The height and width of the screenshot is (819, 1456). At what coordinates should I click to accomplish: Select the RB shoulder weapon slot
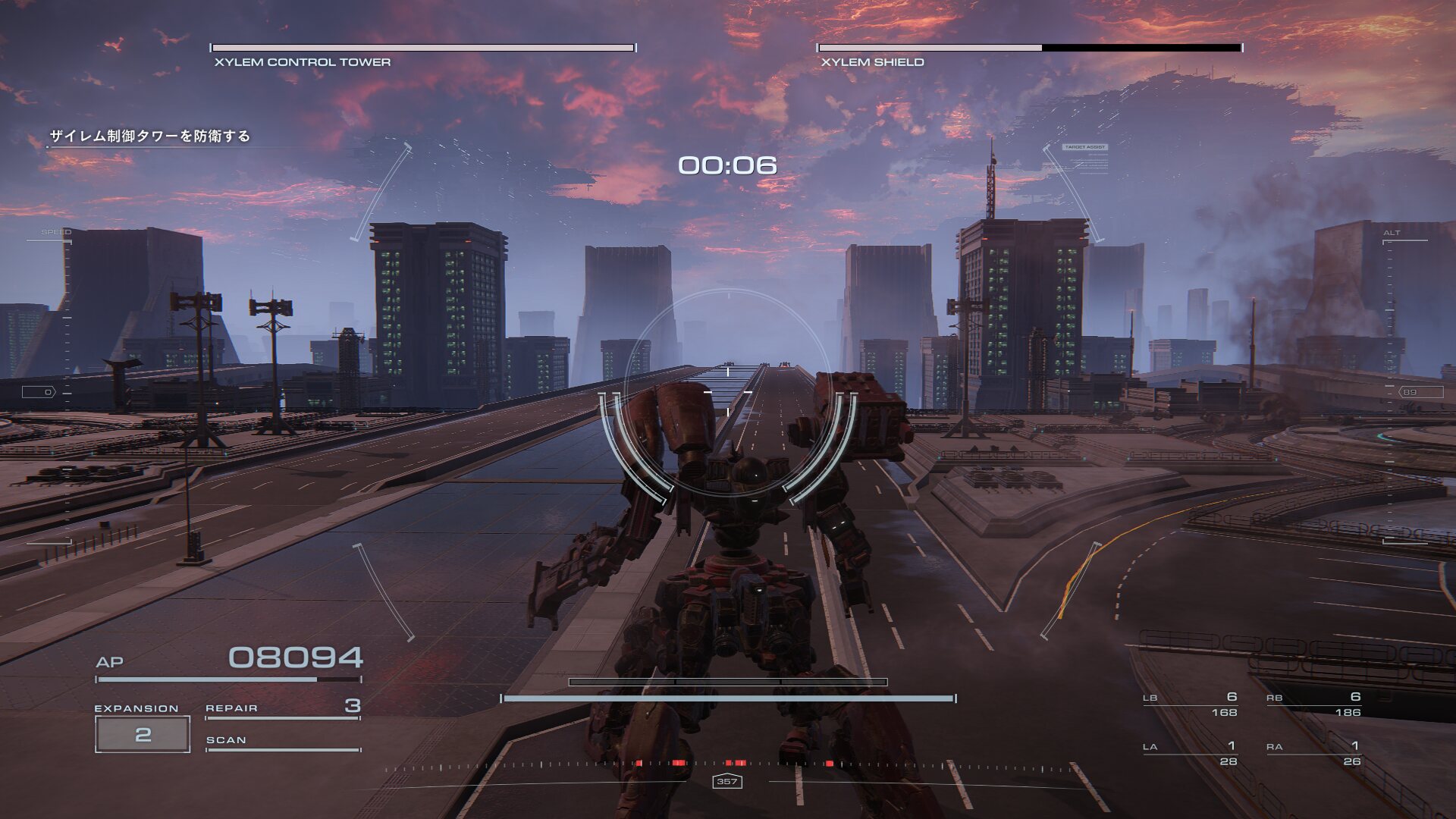[1313, 704]
